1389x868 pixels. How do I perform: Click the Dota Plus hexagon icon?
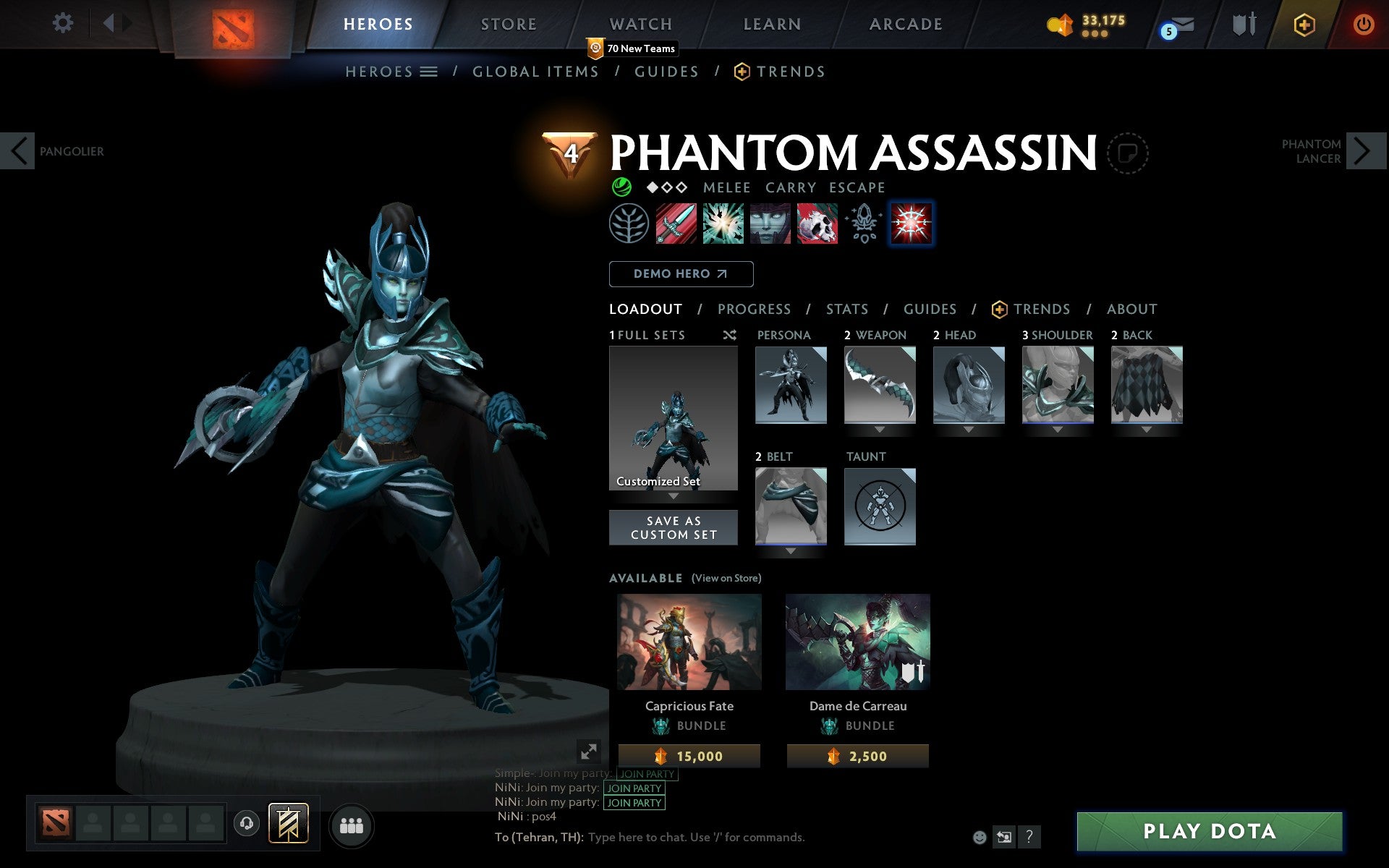(1303, 24)
